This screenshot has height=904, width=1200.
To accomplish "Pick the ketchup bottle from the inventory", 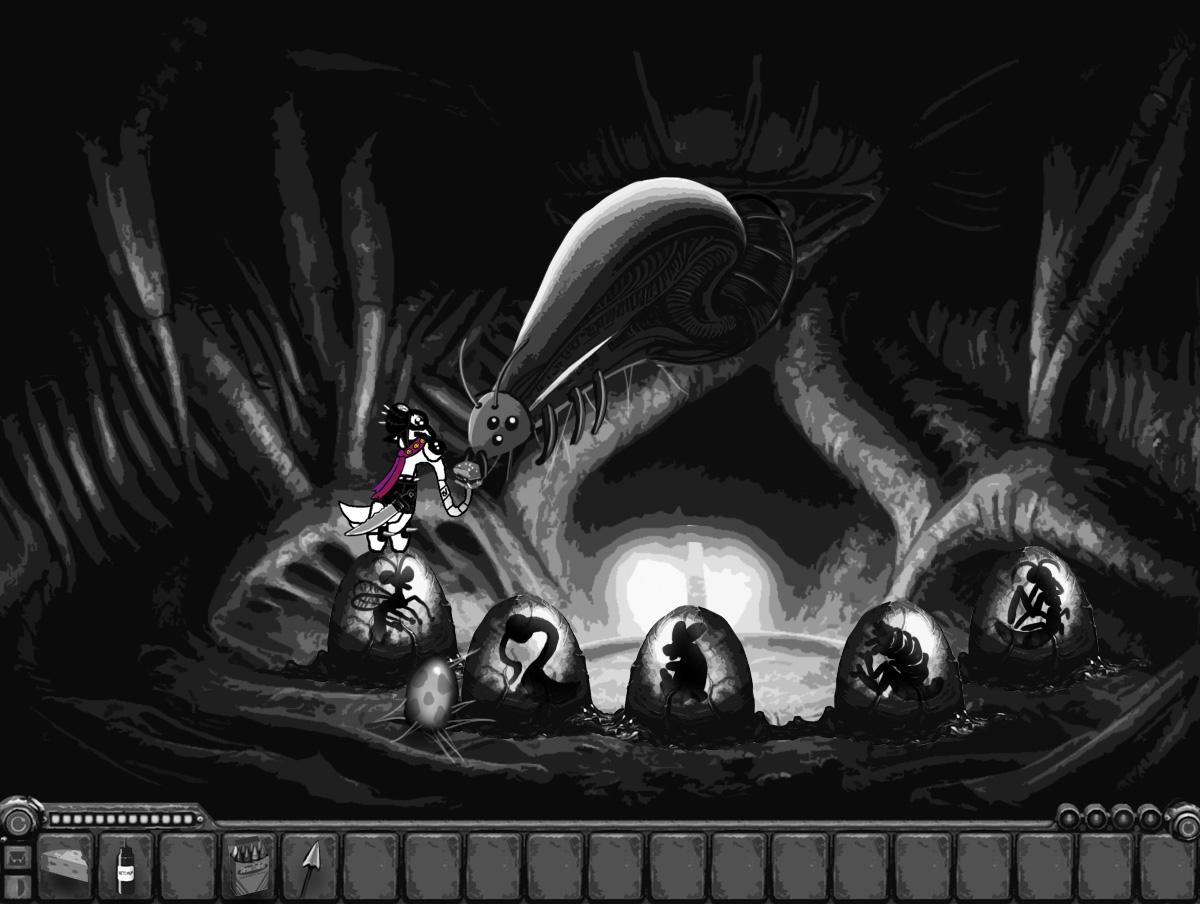I will [x=126, y=863].
